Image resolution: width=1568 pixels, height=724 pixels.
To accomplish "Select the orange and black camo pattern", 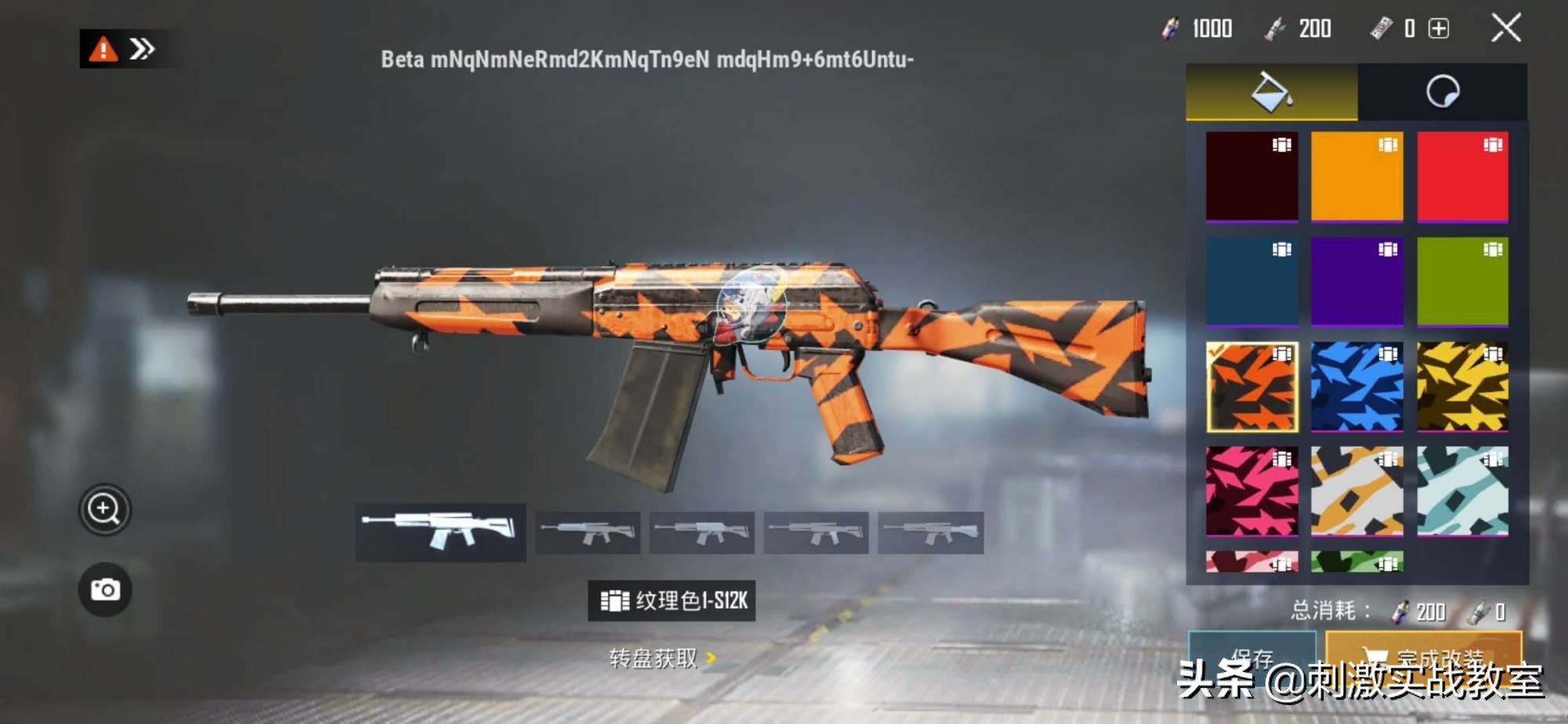I will 1251,387.
